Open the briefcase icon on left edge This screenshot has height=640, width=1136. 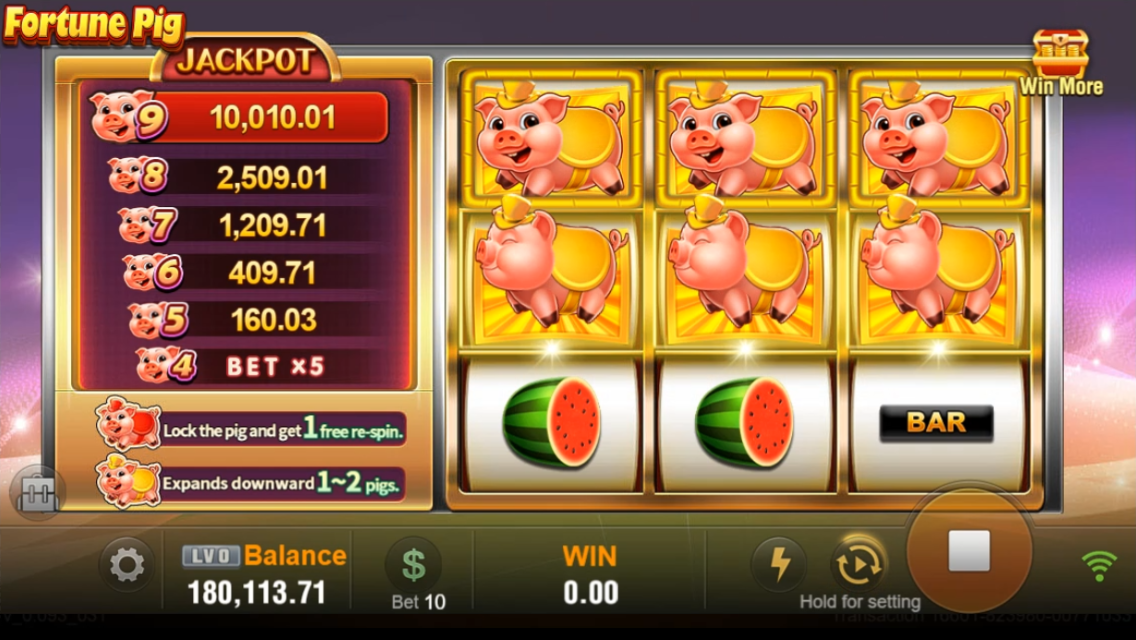click(38, 491)
